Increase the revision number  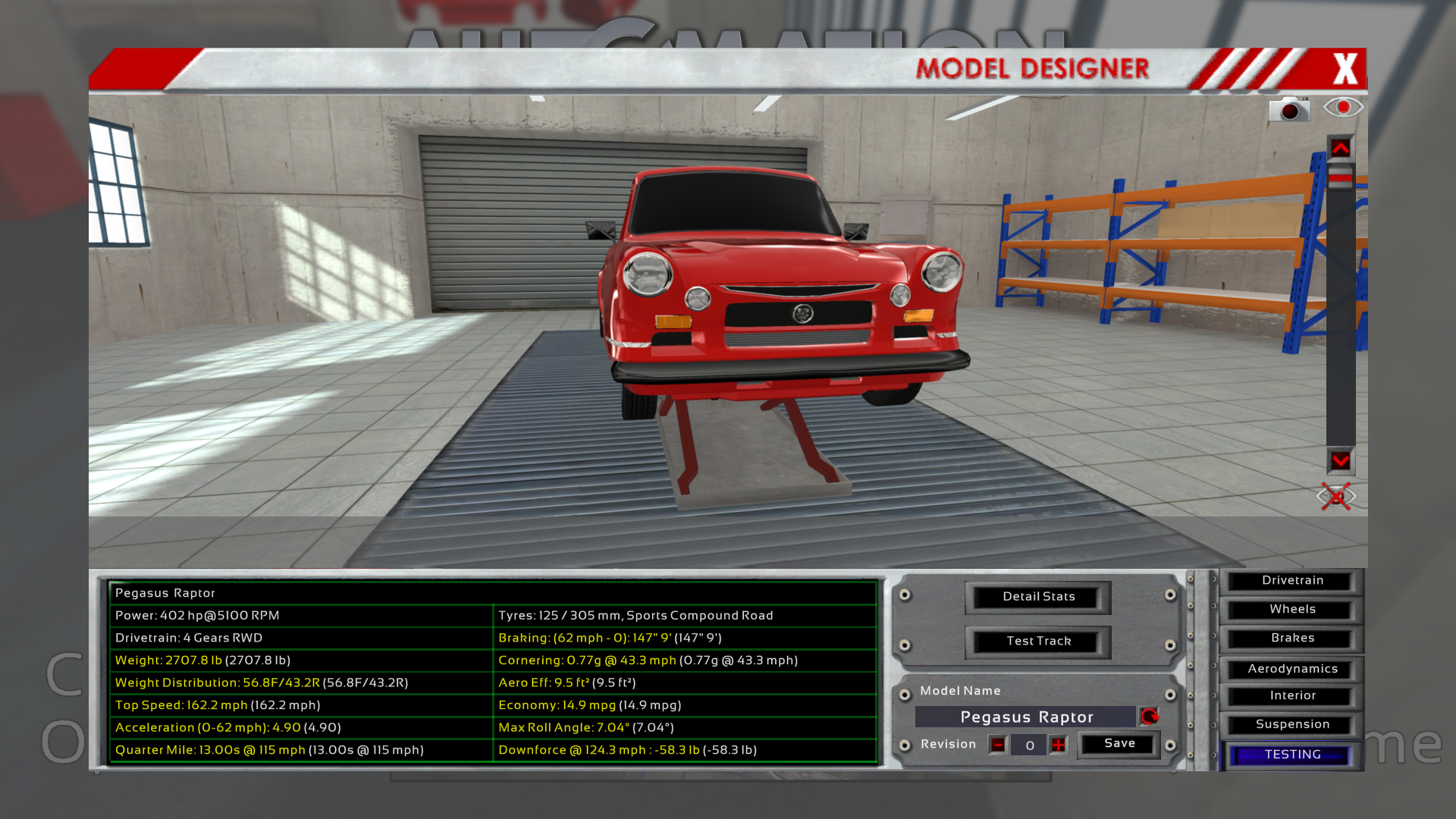[x=1059, y=745]
